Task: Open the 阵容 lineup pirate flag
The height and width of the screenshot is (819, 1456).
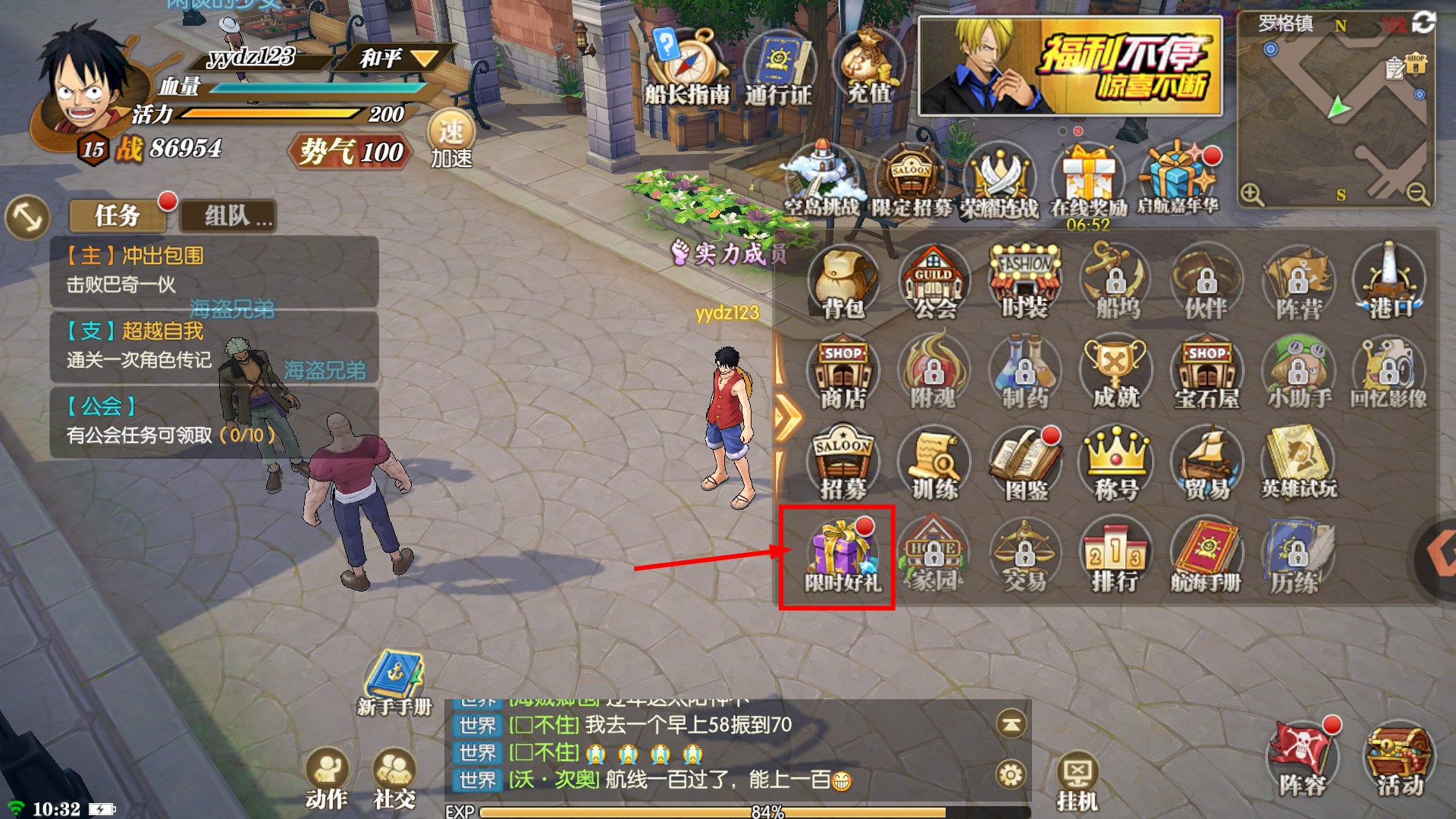Action: pyautogui.click(x=1302, y=758)
